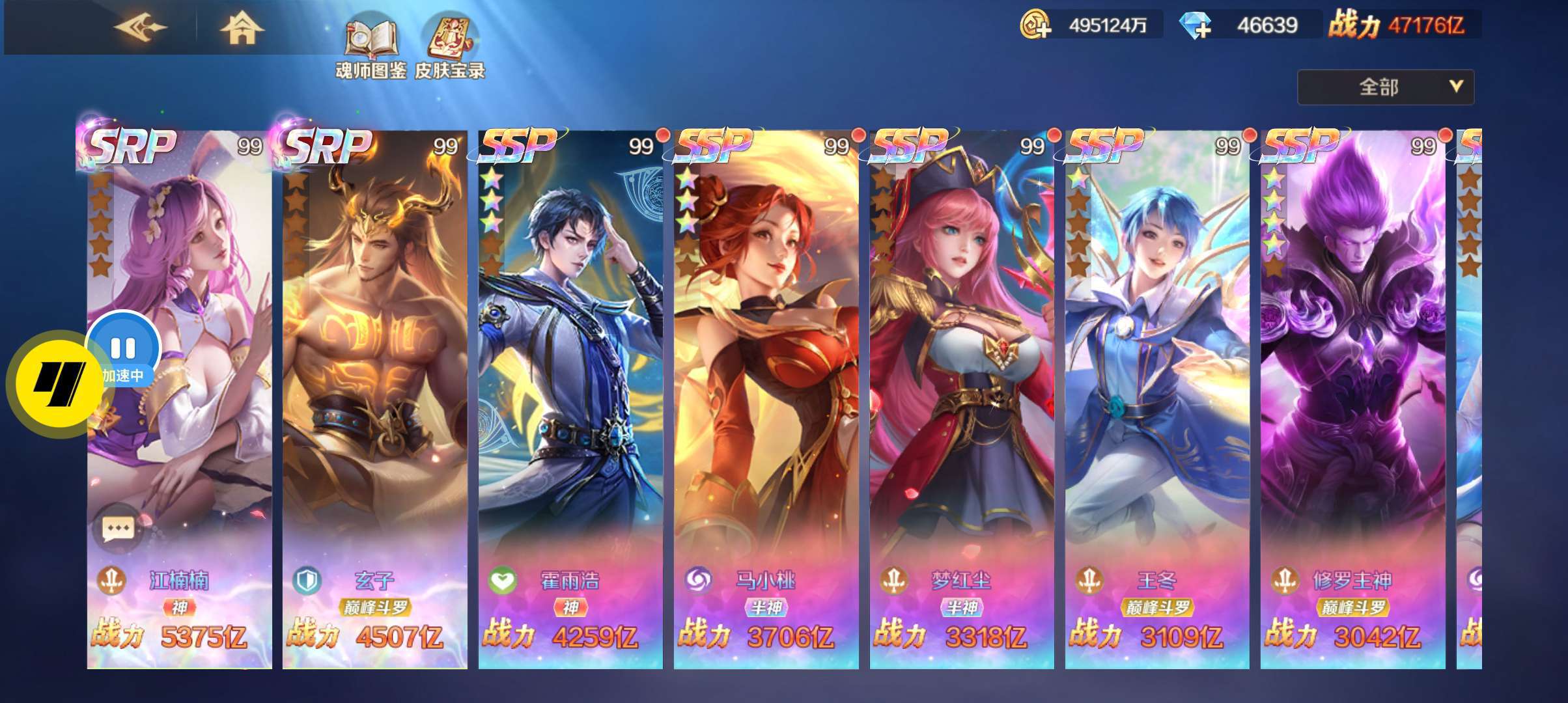
Task: Go back with the arrow button
Action: point(140,27)
